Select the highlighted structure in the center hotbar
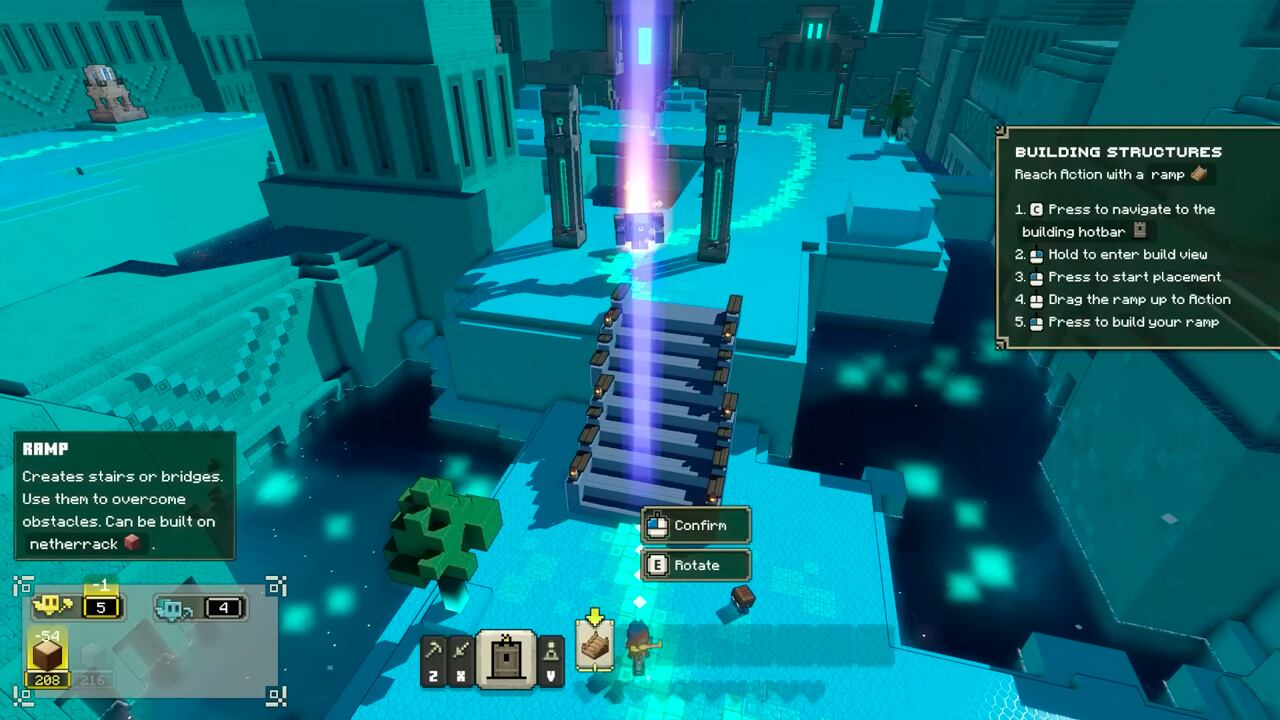Viewport: 1280px width, 720px height. click(505, 658)
